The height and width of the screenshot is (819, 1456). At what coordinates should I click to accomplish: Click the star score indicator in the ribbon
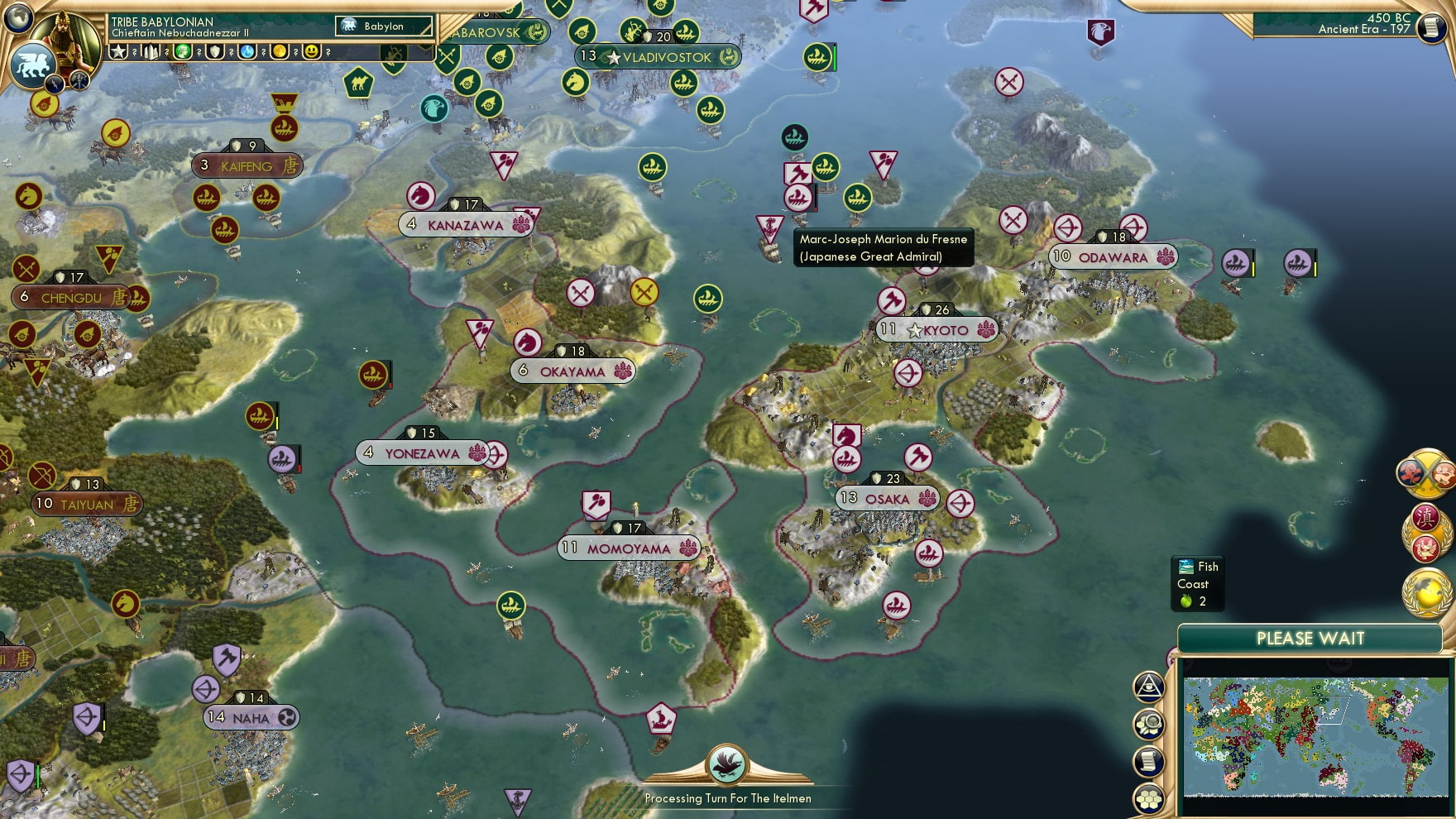tap(118, 52)
